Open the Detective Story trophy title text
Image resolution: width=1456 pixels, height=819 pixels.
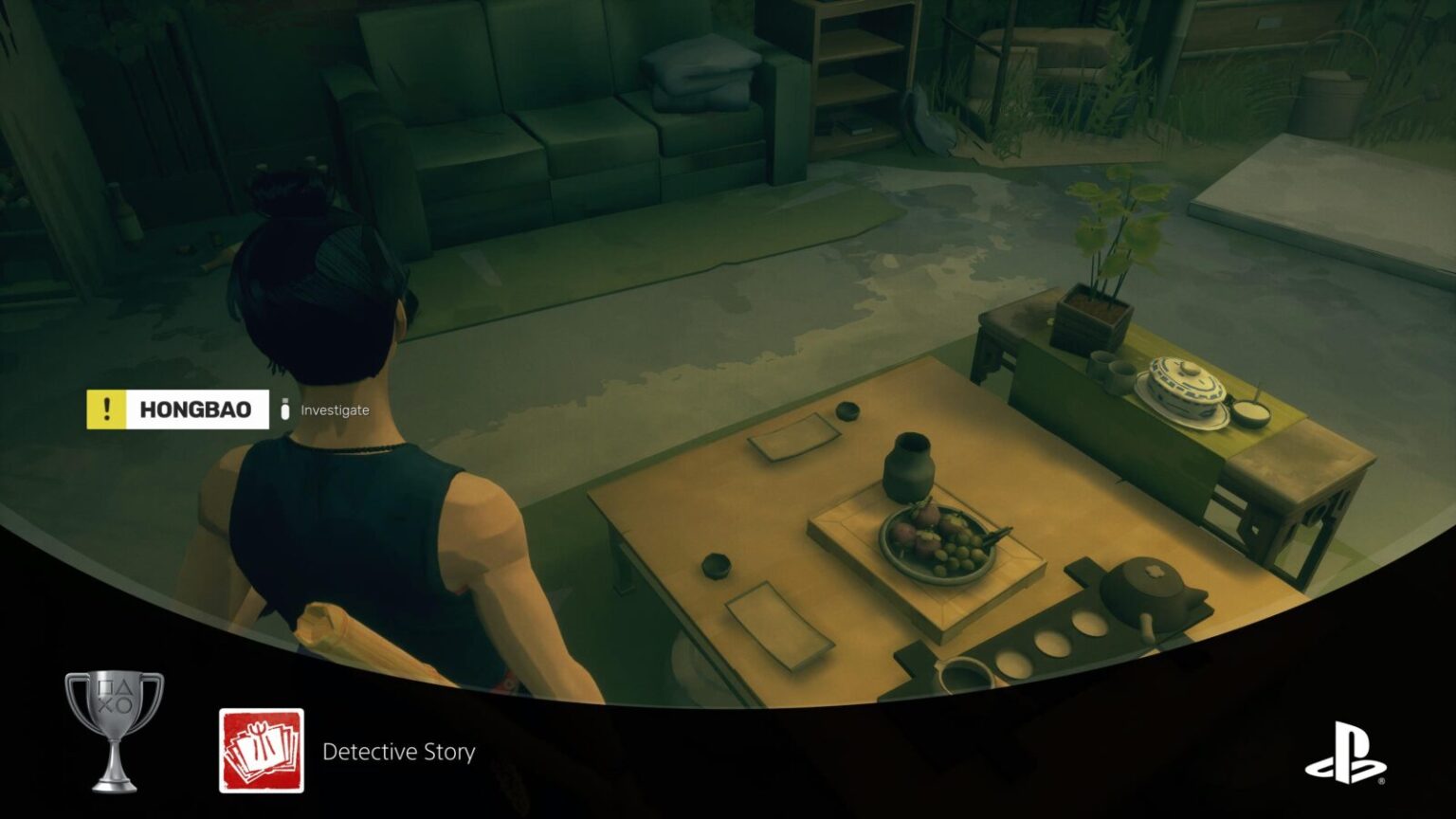(399, 752)
